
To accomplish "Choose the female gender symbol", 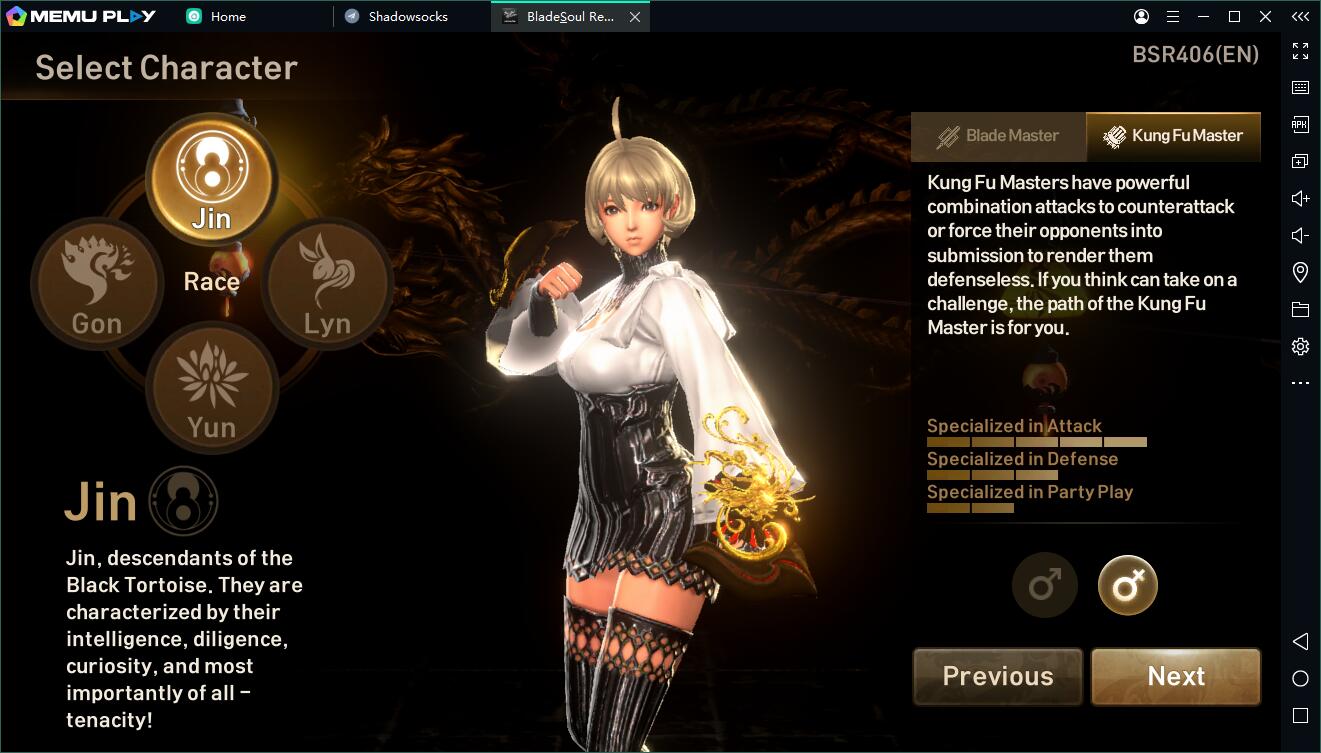I will point(1127,585).
